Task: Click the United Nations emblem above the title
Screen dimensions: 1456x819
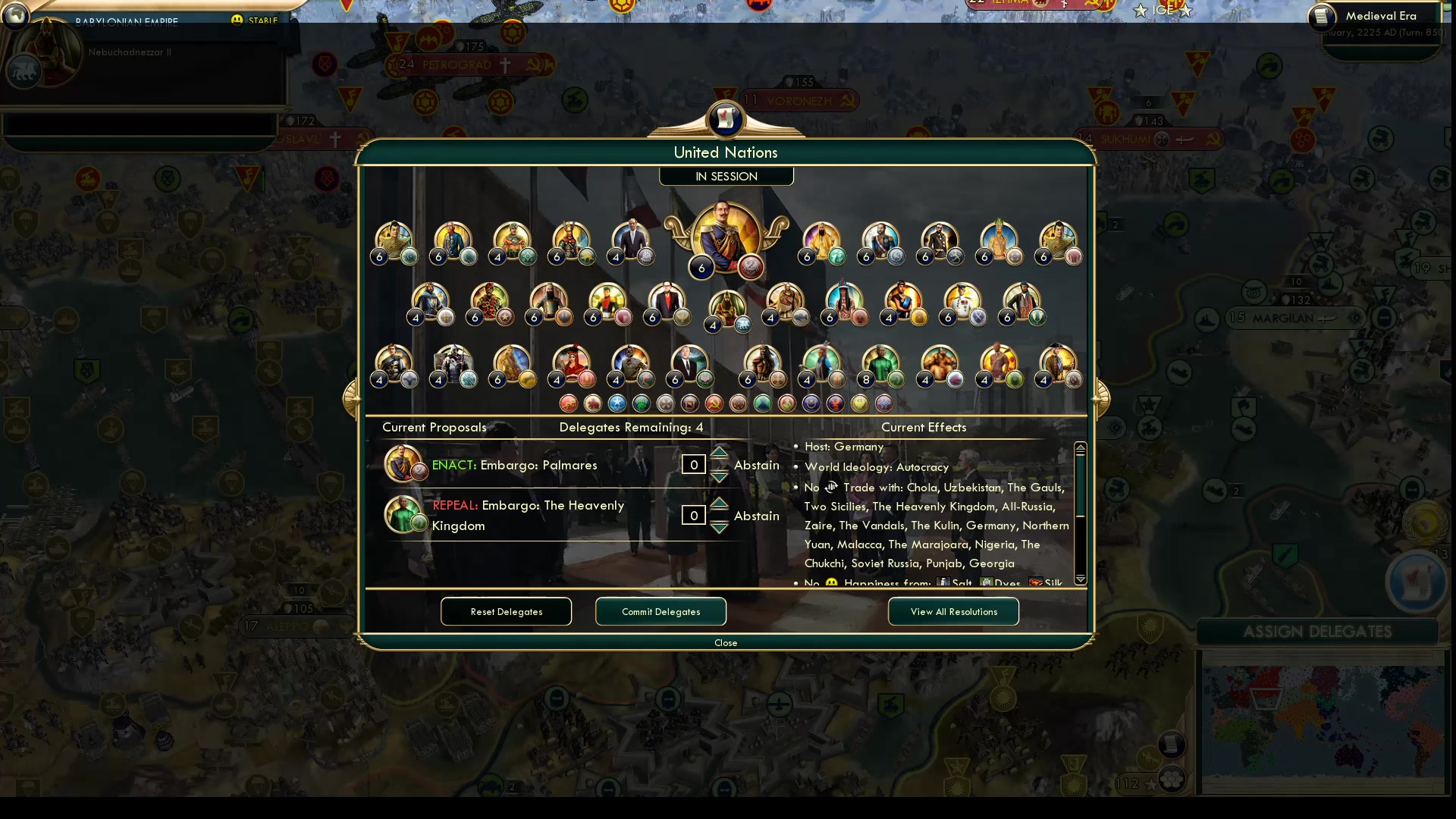Action: [726, 119]
